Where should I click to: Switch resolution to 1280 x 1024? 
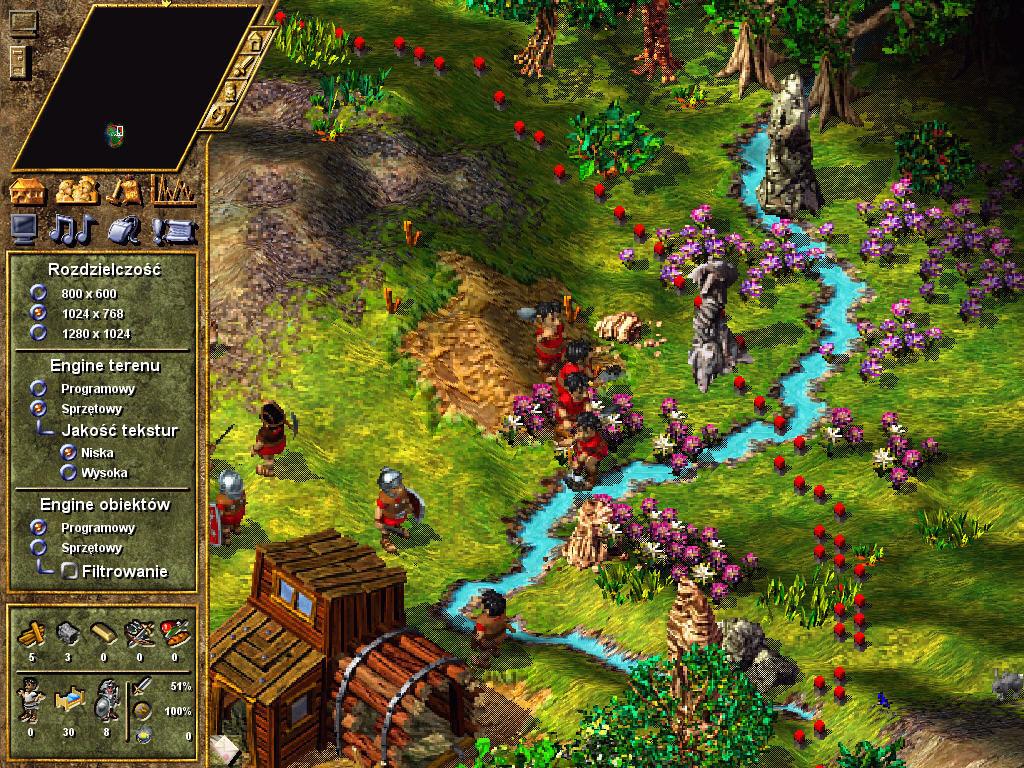point(39,333)
